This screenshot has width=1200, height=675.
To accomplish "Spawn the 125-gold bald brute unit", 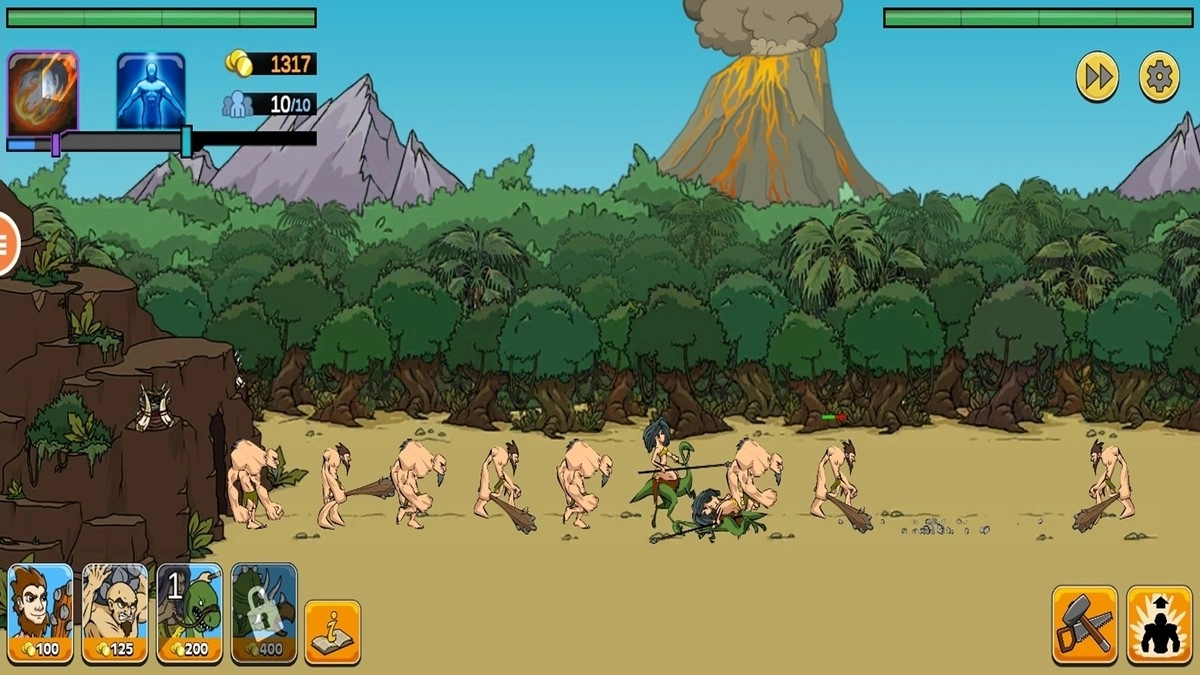I will pos(115,613).
